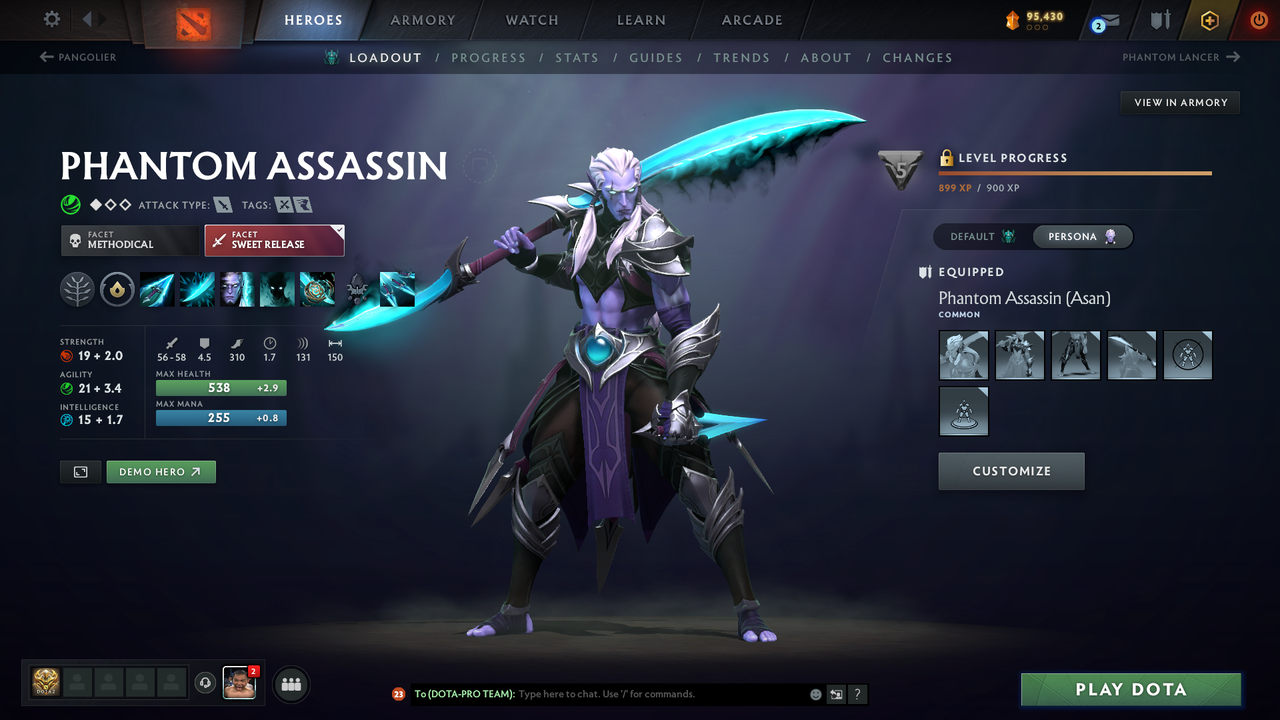Click the party members icon near the chat avatar

[290, 684]
